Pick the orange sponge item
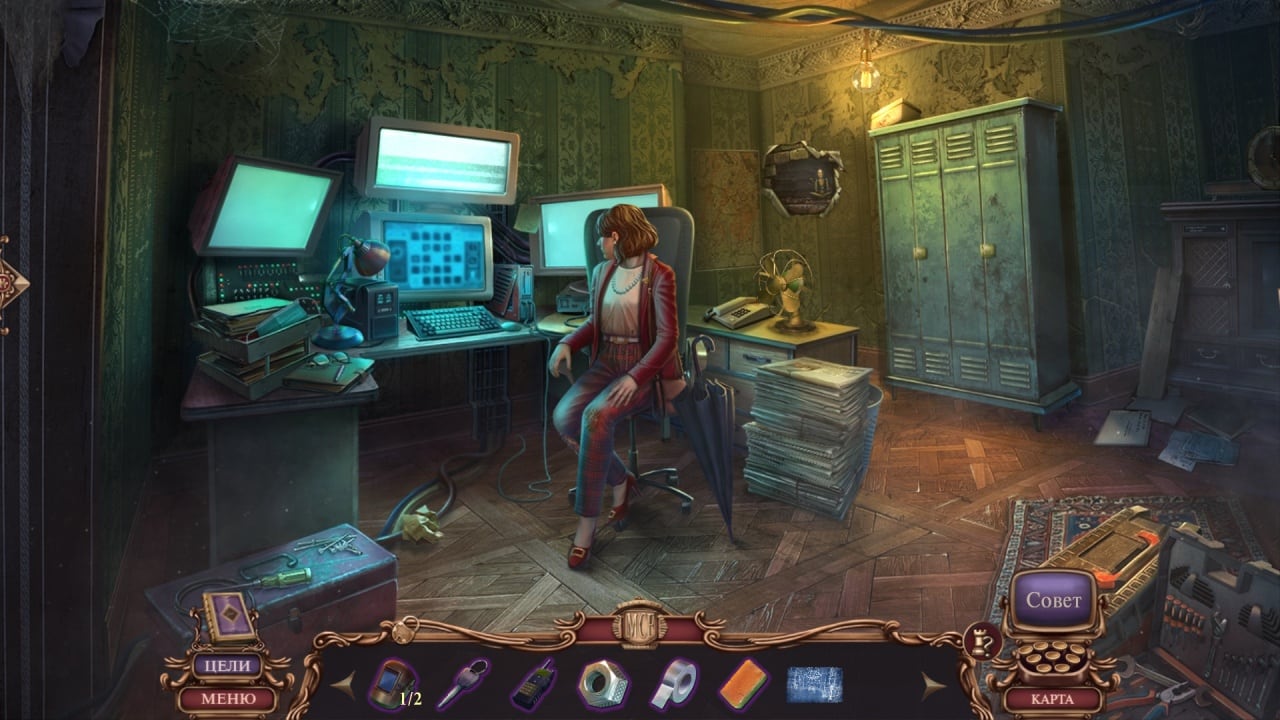Viewport: 1280px width, 720px height. click(744, 684)
